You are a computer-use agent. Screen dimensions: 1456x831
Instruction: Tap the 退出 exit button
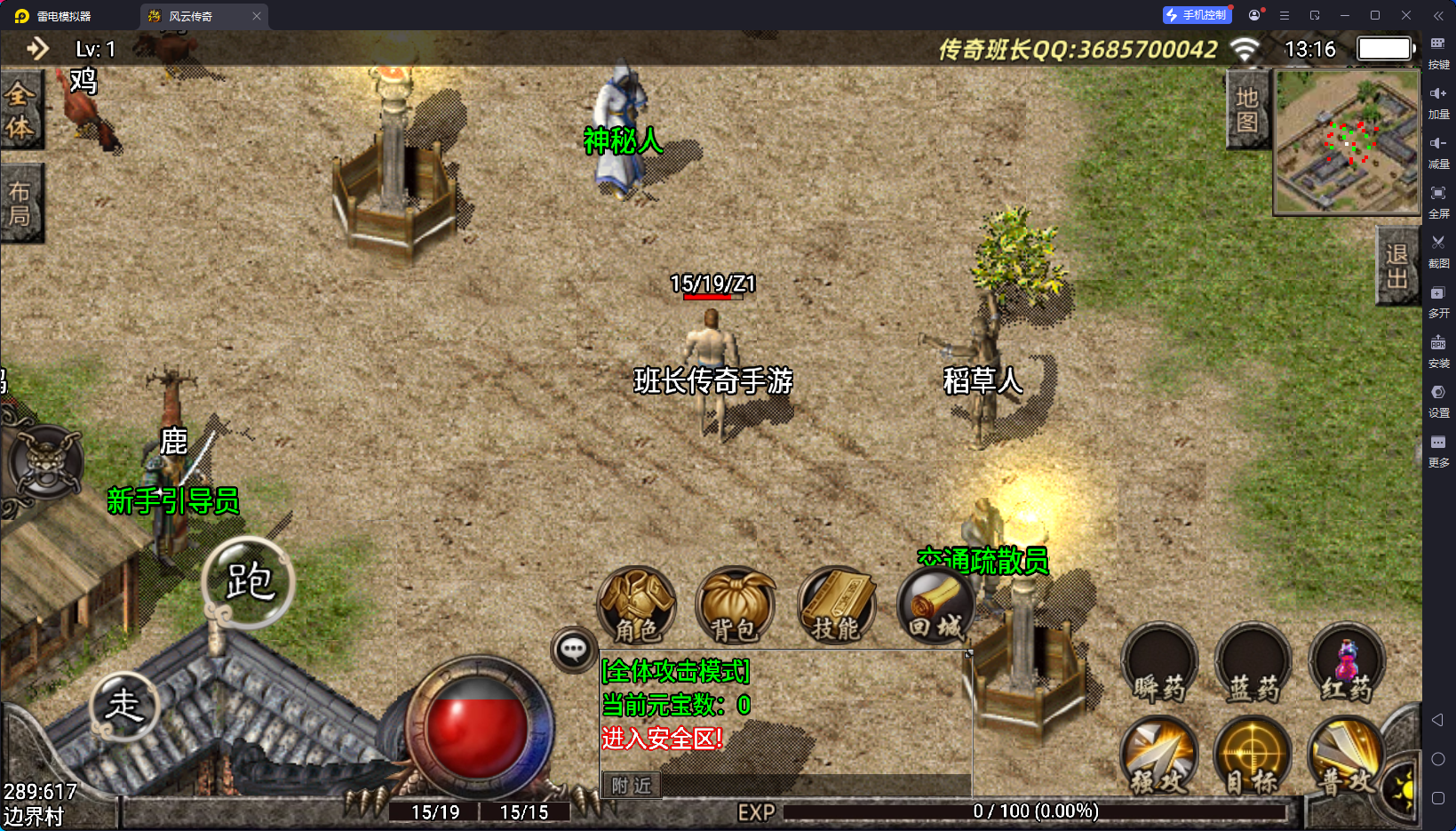(1396, 266)
